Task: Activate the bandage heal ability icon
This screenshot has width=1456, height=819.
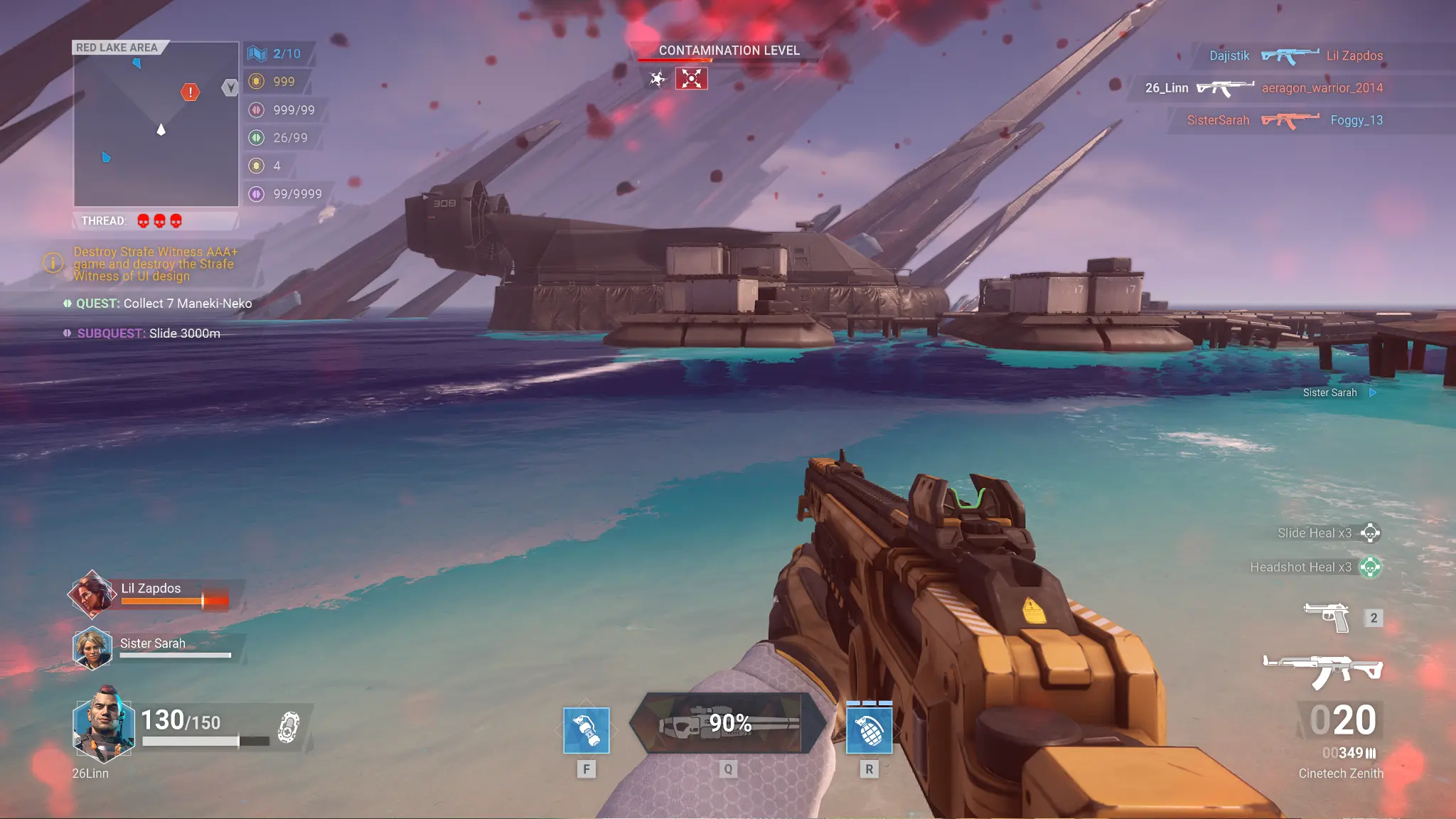Action: 586,730
